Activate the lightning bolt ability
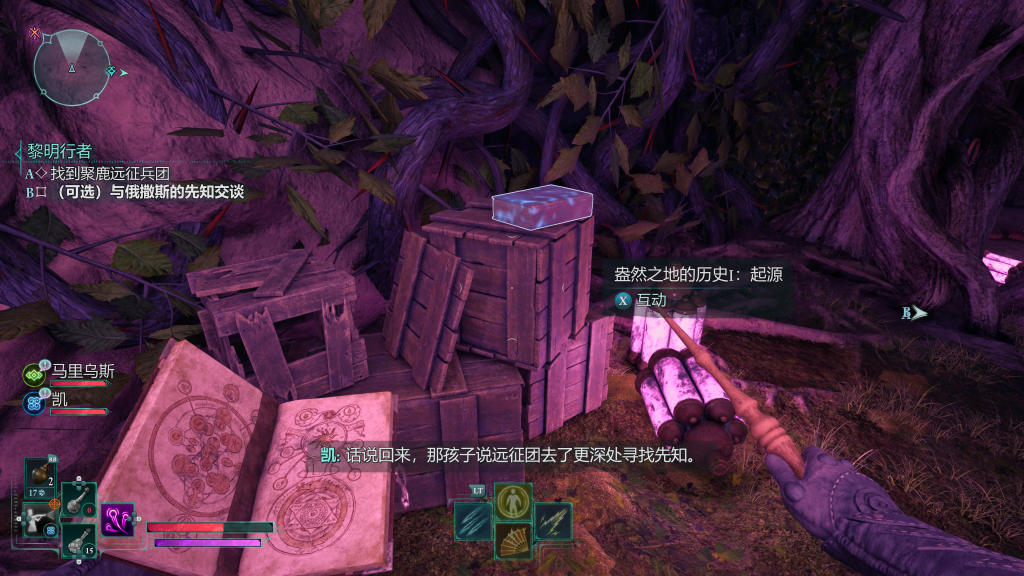 tap(553, 521)
